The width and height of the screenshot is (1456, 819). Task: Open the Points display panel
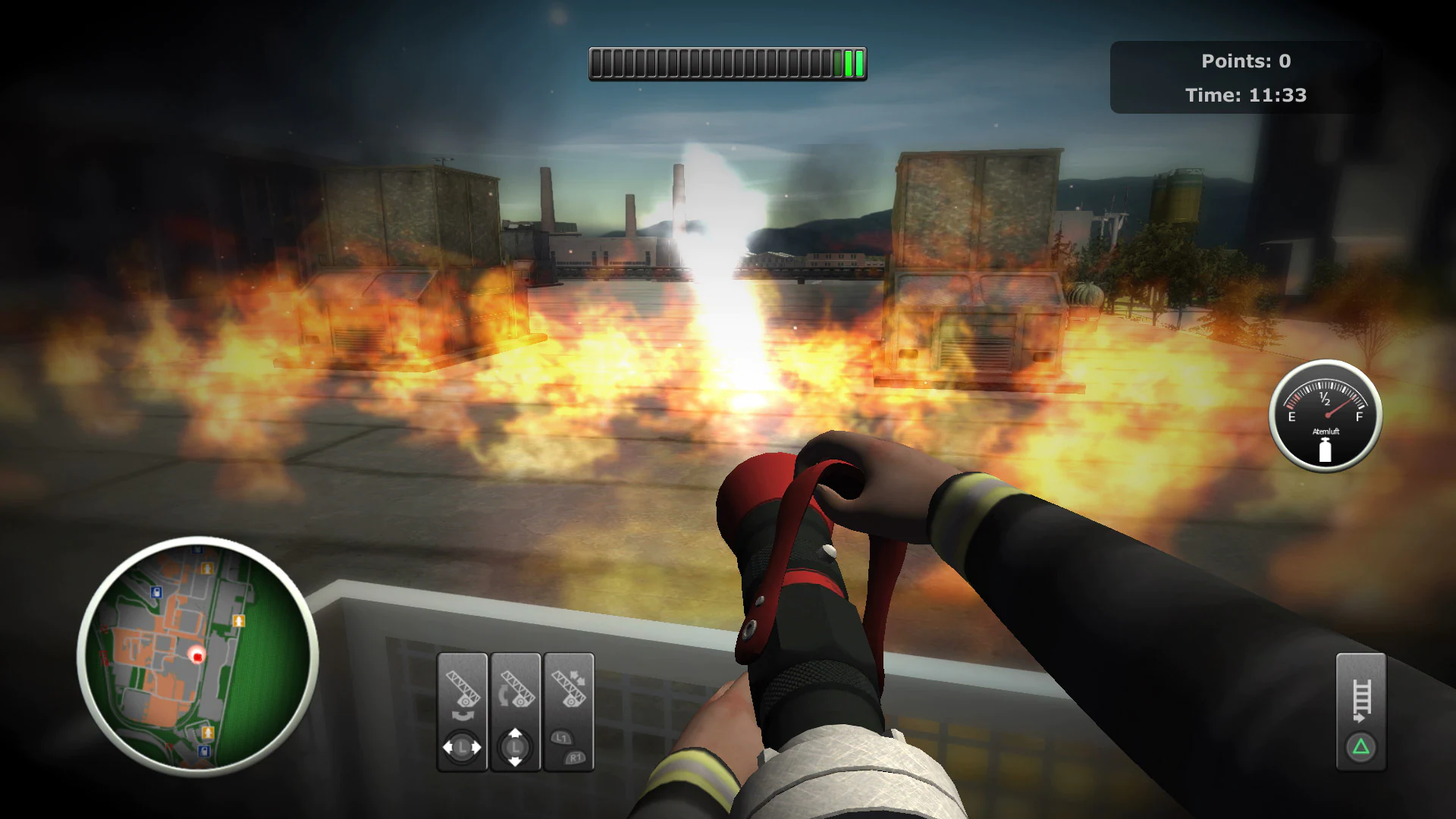[x=1245, y=61]
